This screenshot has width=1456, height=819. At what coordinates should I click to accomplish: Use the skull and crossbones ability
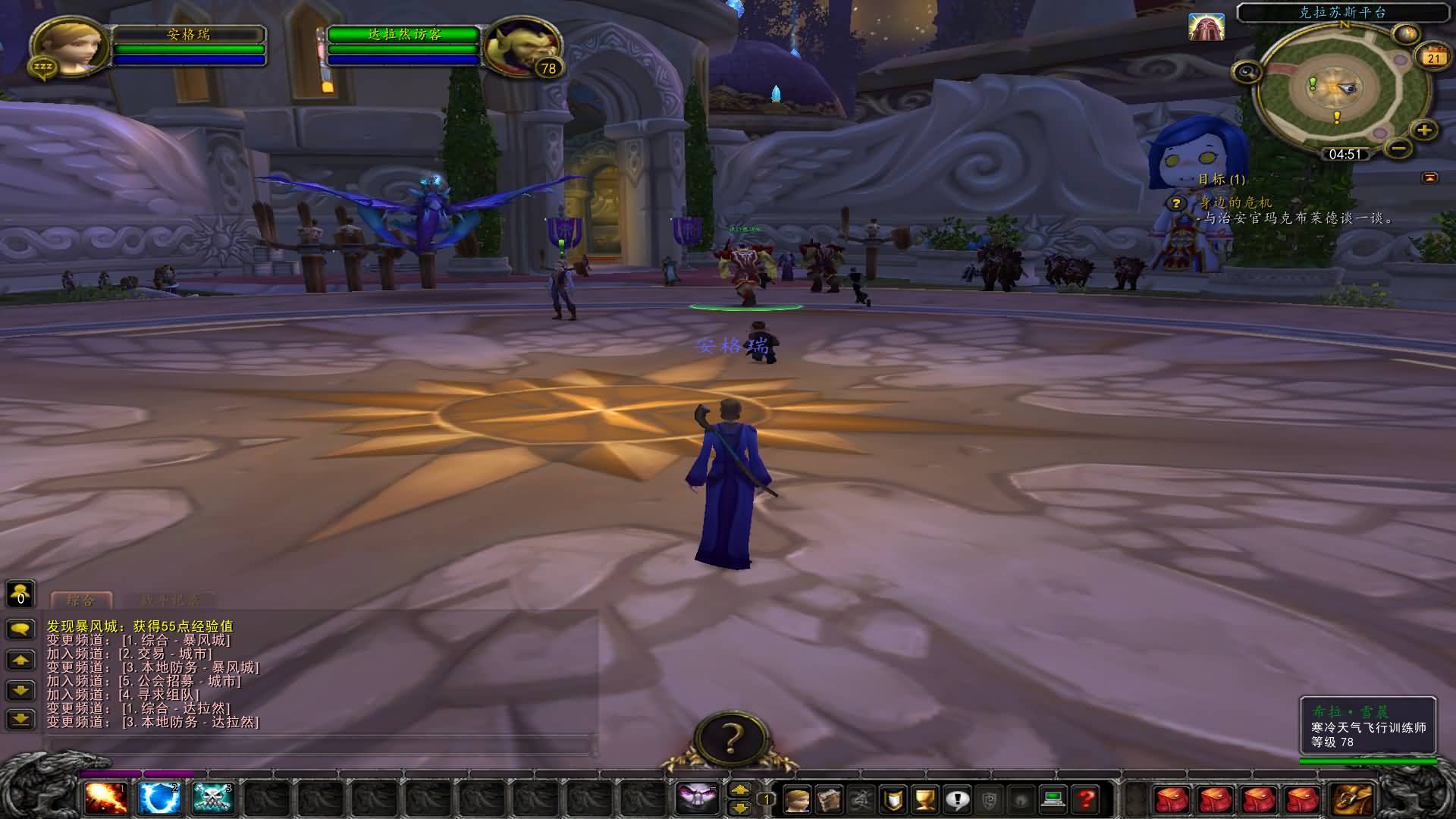click(x=213, y=799)
